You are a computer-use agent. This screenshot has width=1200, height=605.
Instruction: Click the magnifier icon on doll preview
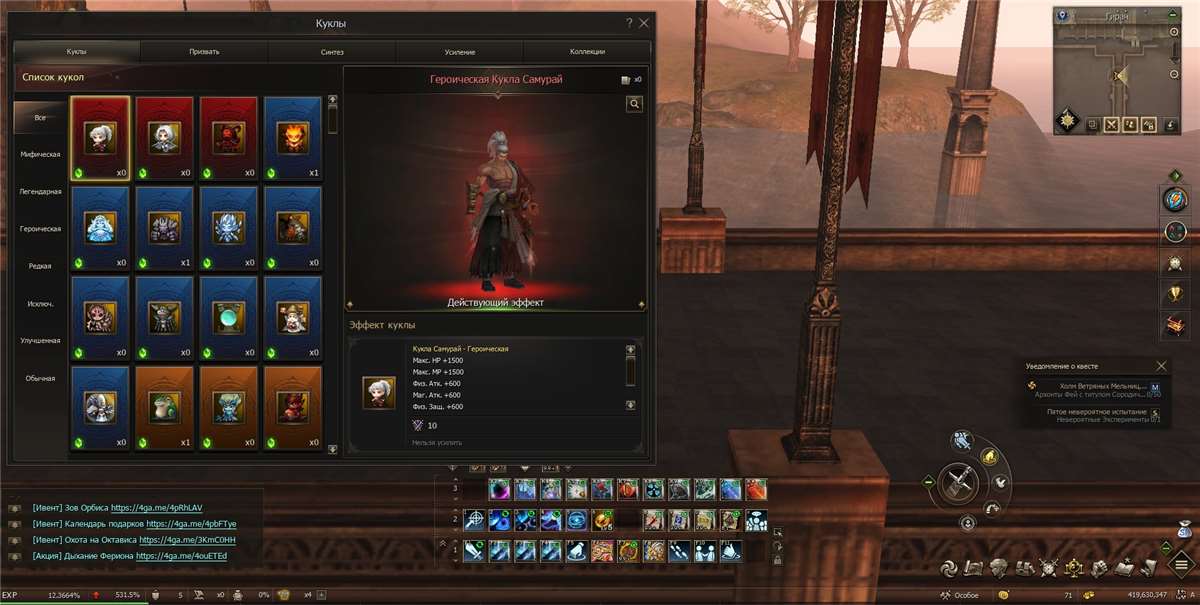(634, 103)
